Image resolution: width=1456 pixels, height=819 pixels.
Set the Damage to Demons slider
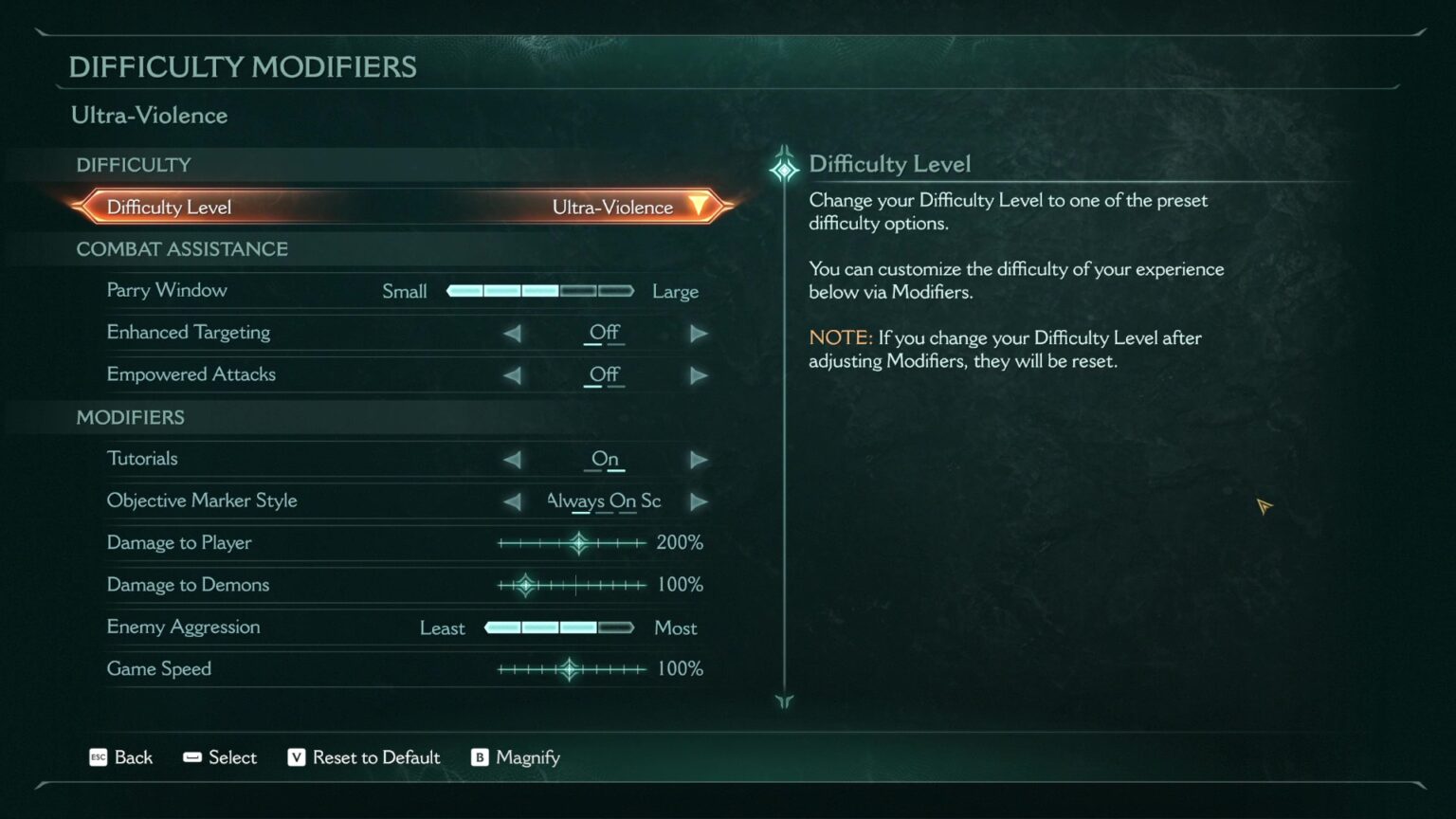(526, 585)
